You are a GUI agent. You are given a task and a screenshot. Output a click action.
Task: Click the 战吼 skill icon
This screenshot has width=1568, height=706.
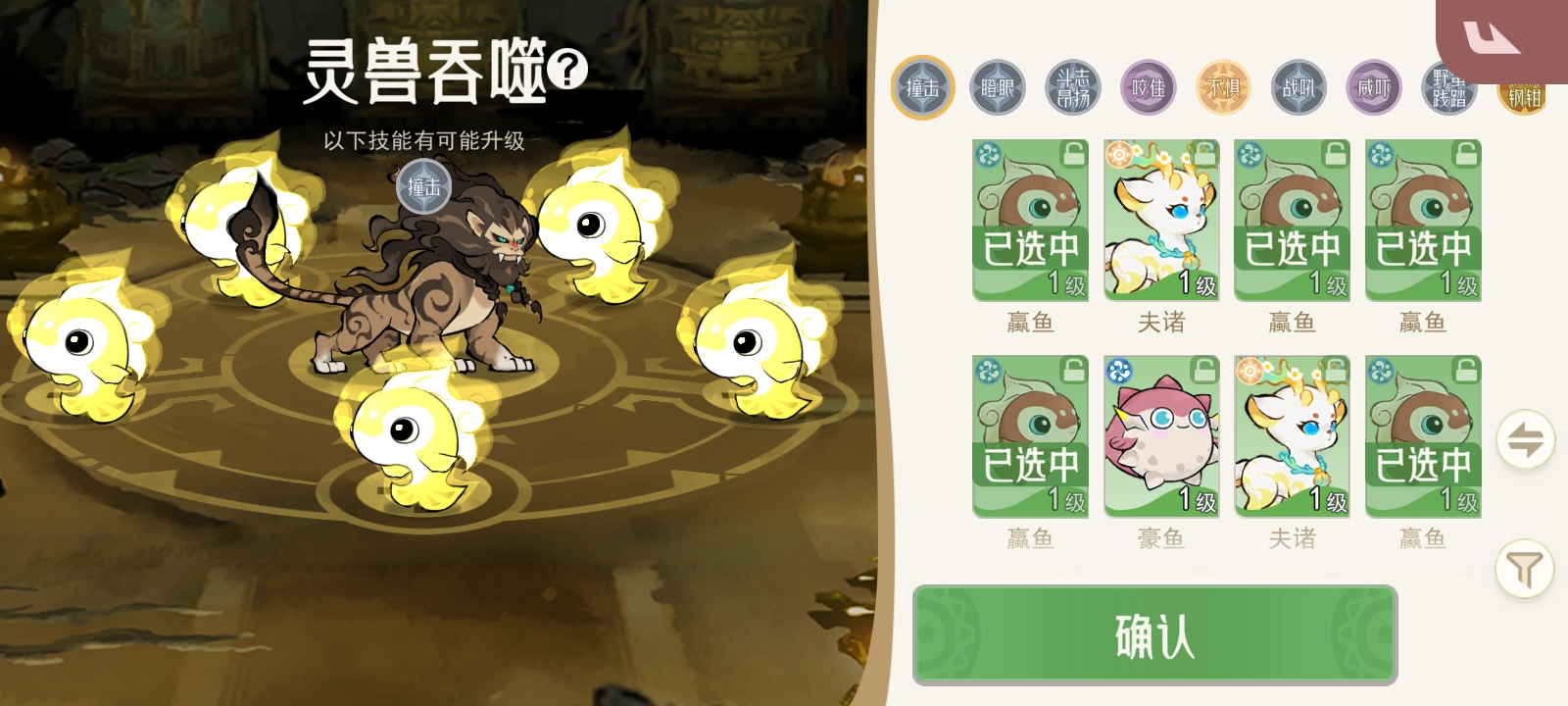(1298, 87)
